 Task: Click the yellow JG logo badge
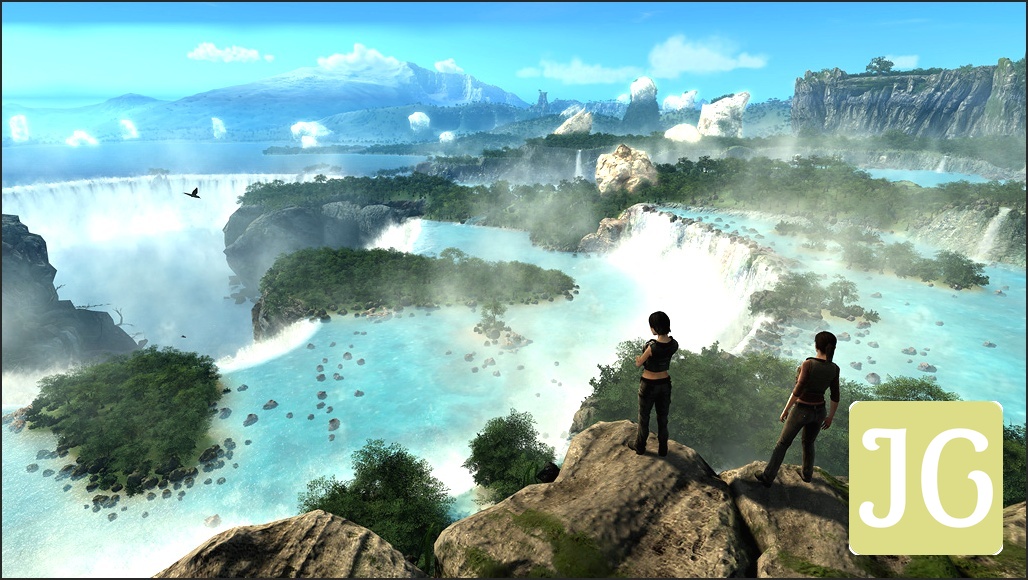coord(925,478)
